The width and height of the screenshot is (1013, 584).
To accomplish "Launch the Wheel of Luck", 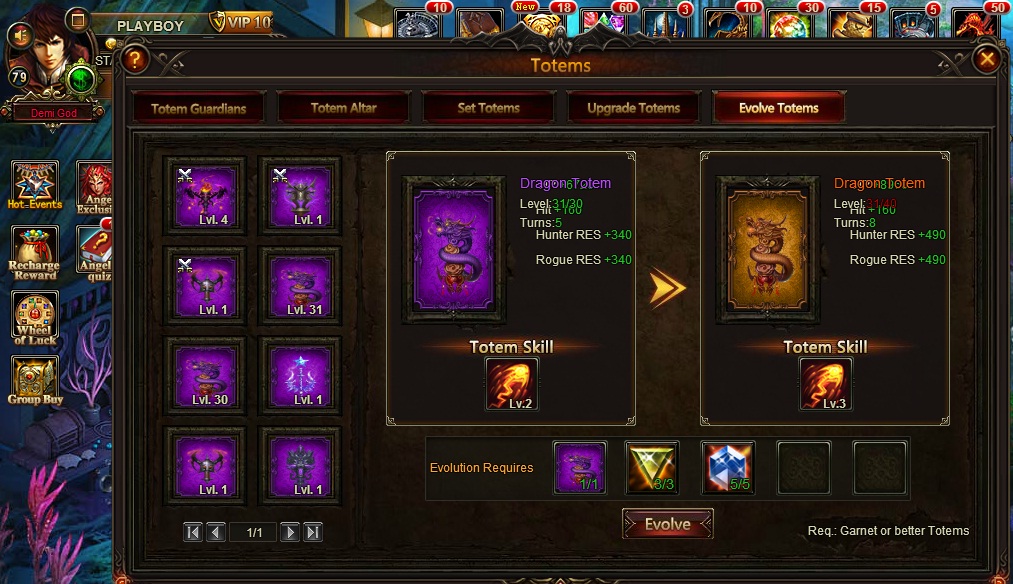I will click(x=35, y=318).
